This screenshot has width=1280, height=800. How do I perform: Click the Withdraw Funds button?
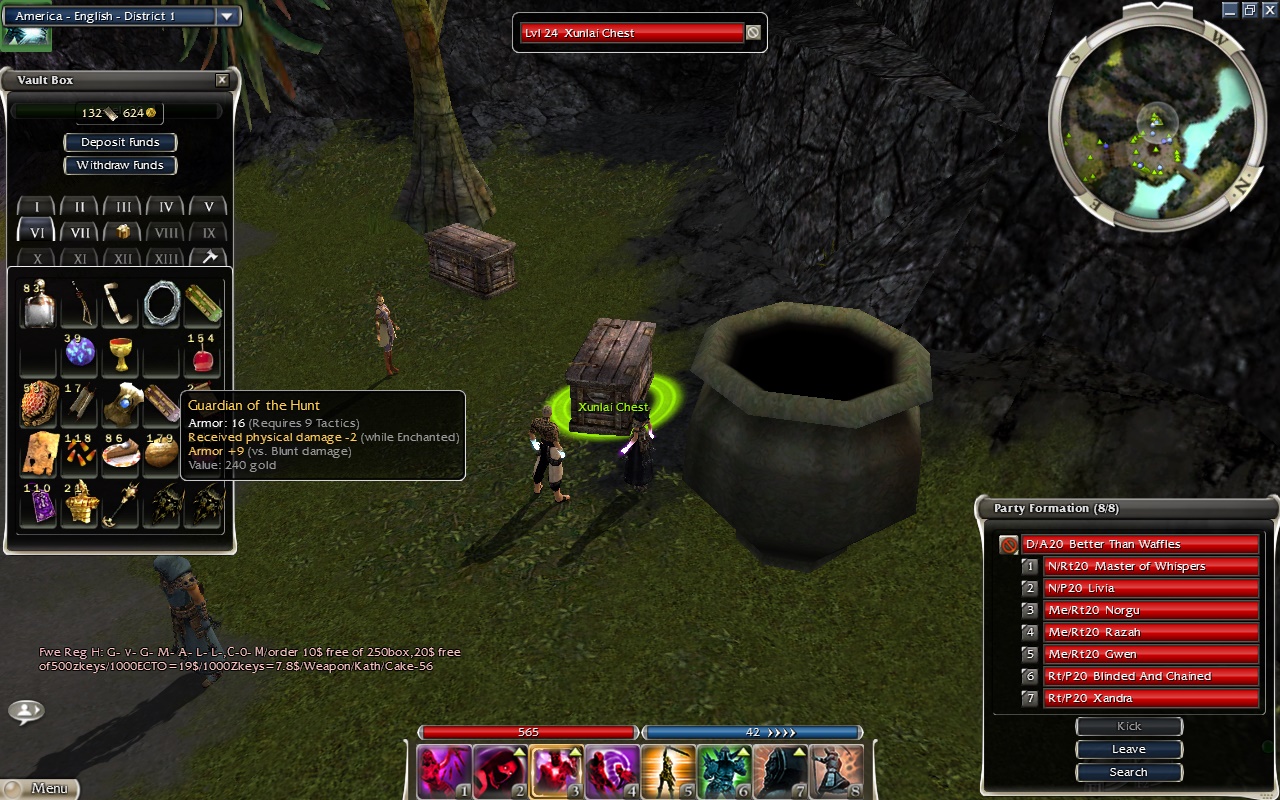point(120,165)
